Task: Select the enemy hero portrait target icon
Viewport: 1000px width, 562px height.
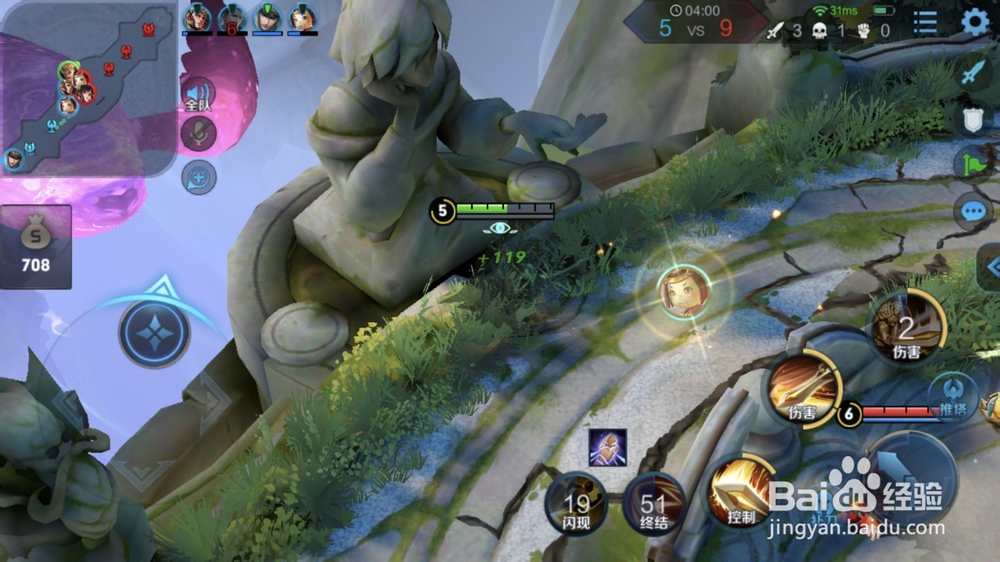Action: (x=686, y=292)
